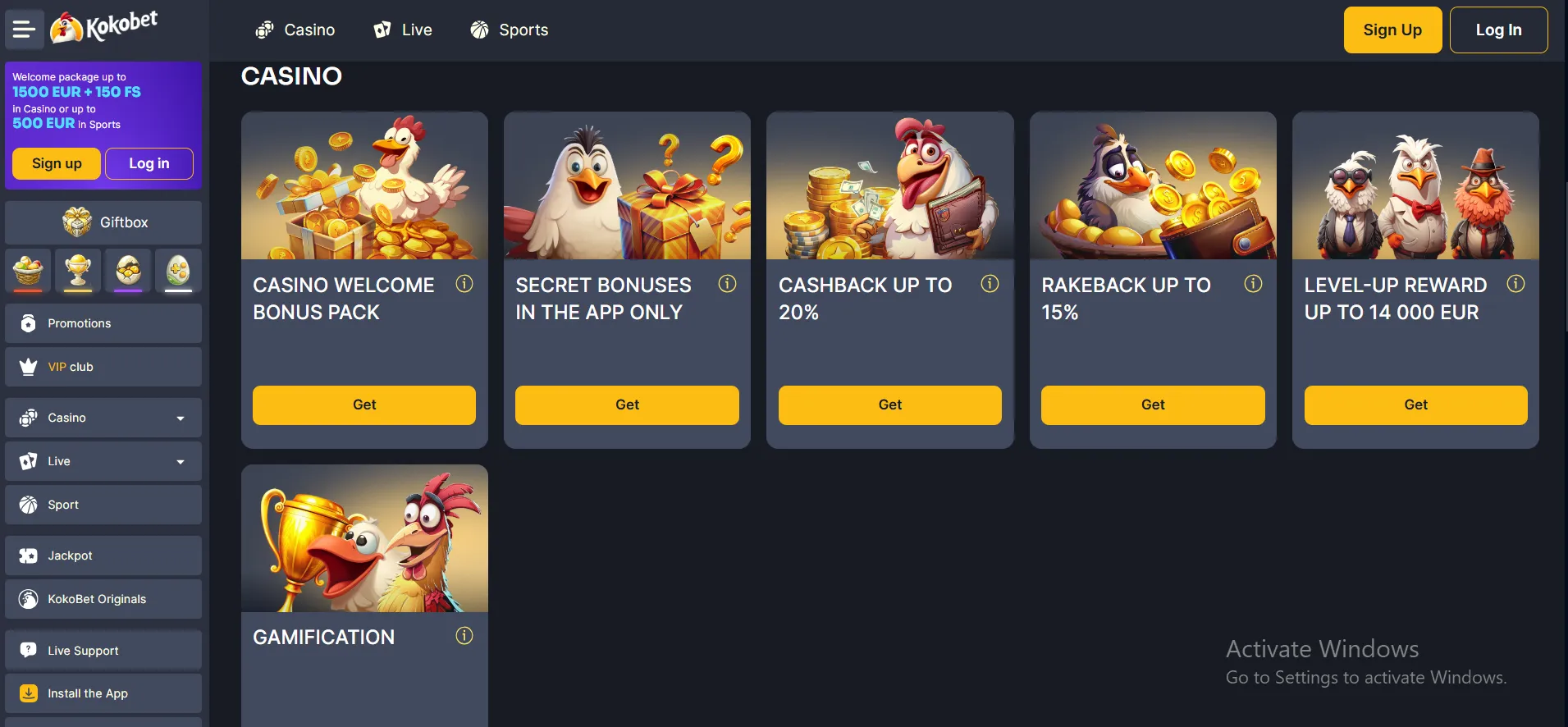Open the Giftbox sidebar entry

(x=103, y=222)
